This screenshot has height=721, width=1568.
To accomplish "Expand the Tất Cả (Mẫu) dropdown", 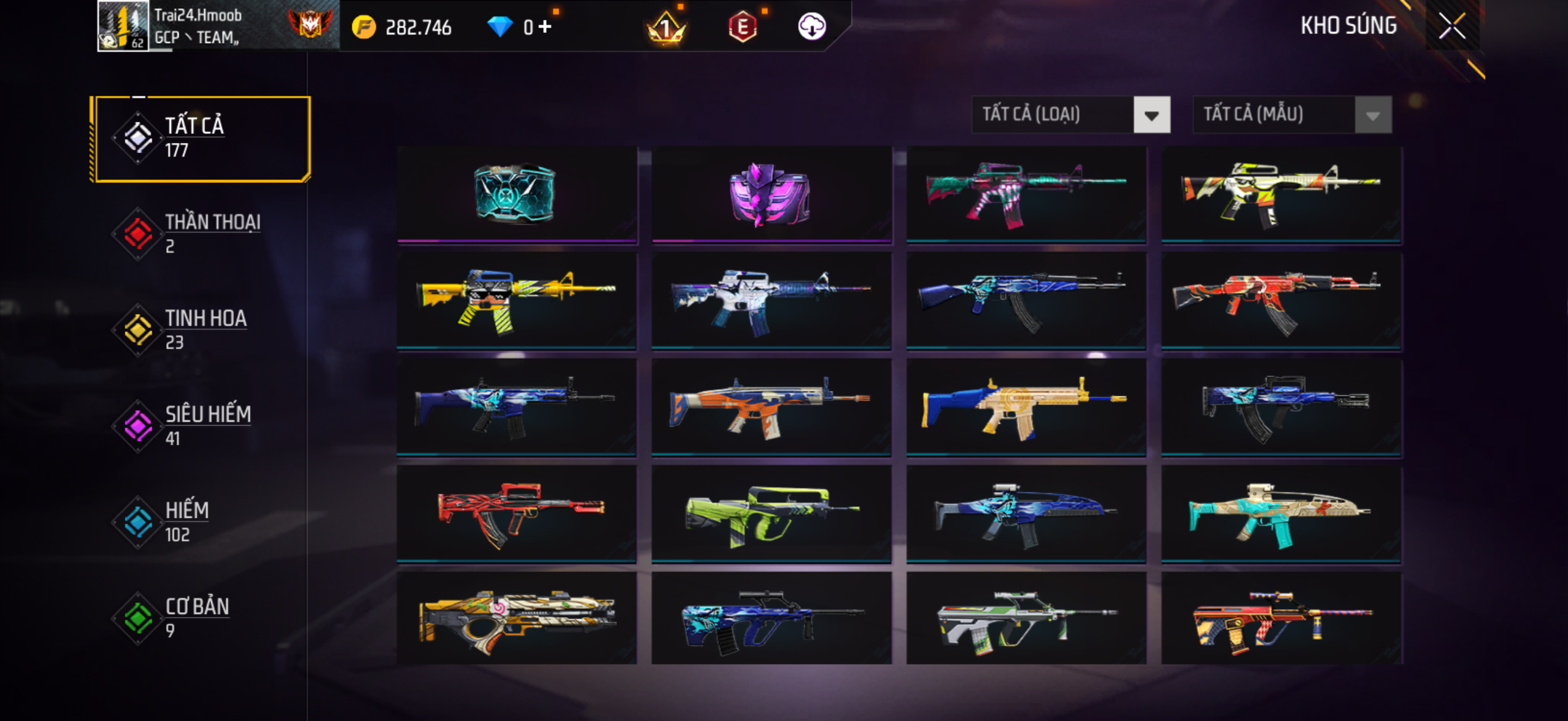I will pyautogui.click(x=1292, y=114).
